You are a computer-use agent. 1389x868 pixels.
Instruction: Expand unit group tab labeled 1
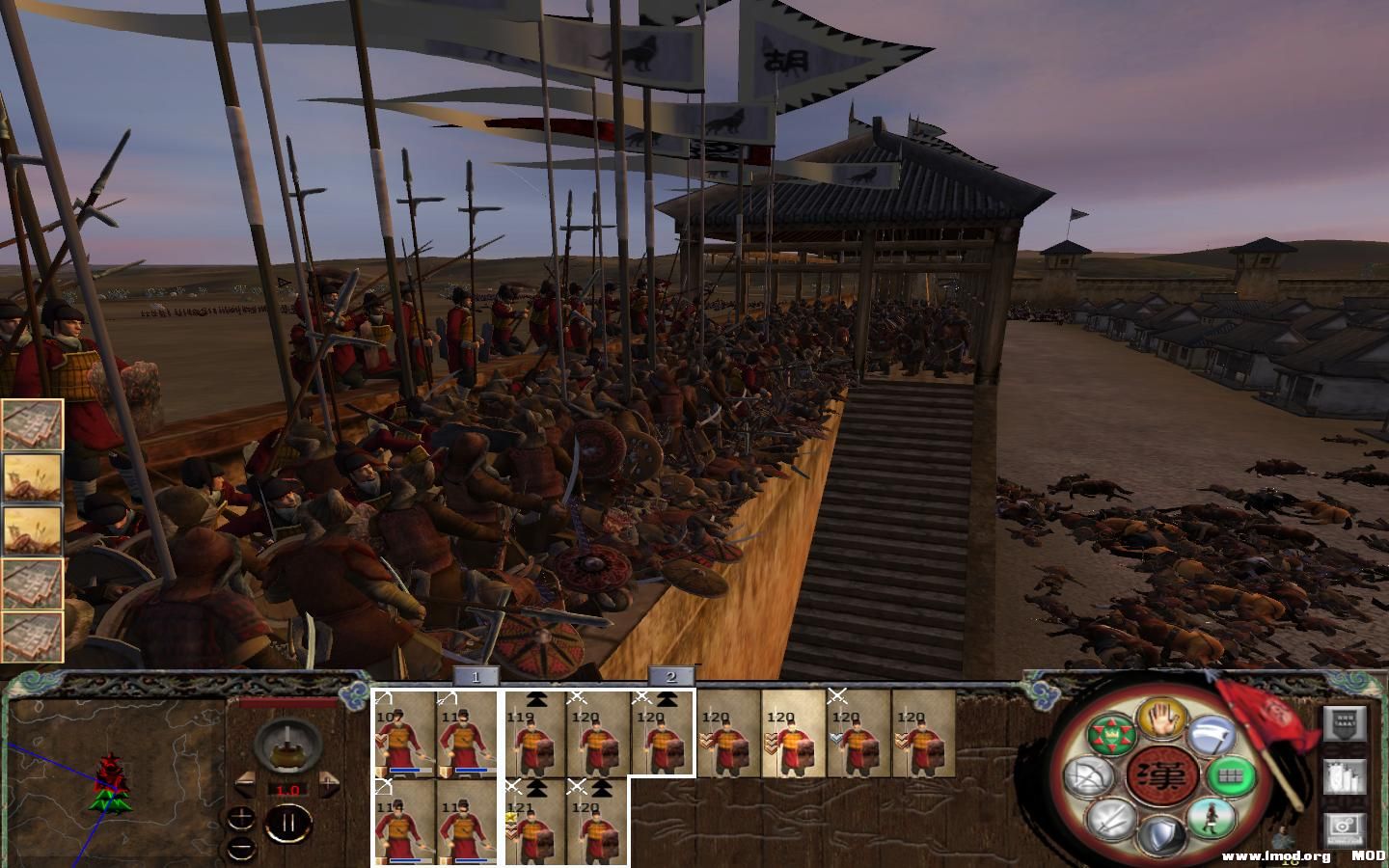pyautogui.click(x=475, y=676)
